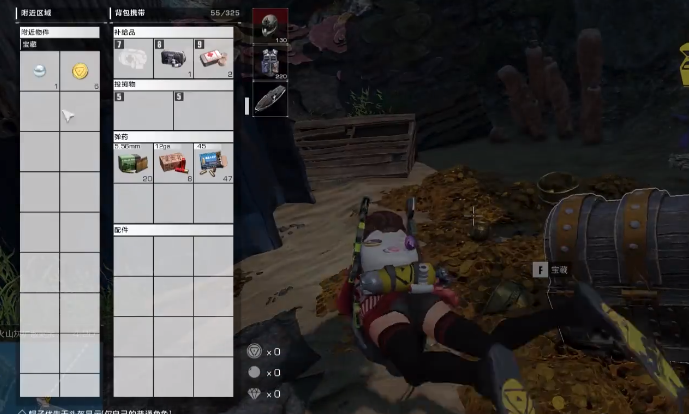Select the .45 ammo box
The height and width of the screenshot is (414, 689).
213,163
